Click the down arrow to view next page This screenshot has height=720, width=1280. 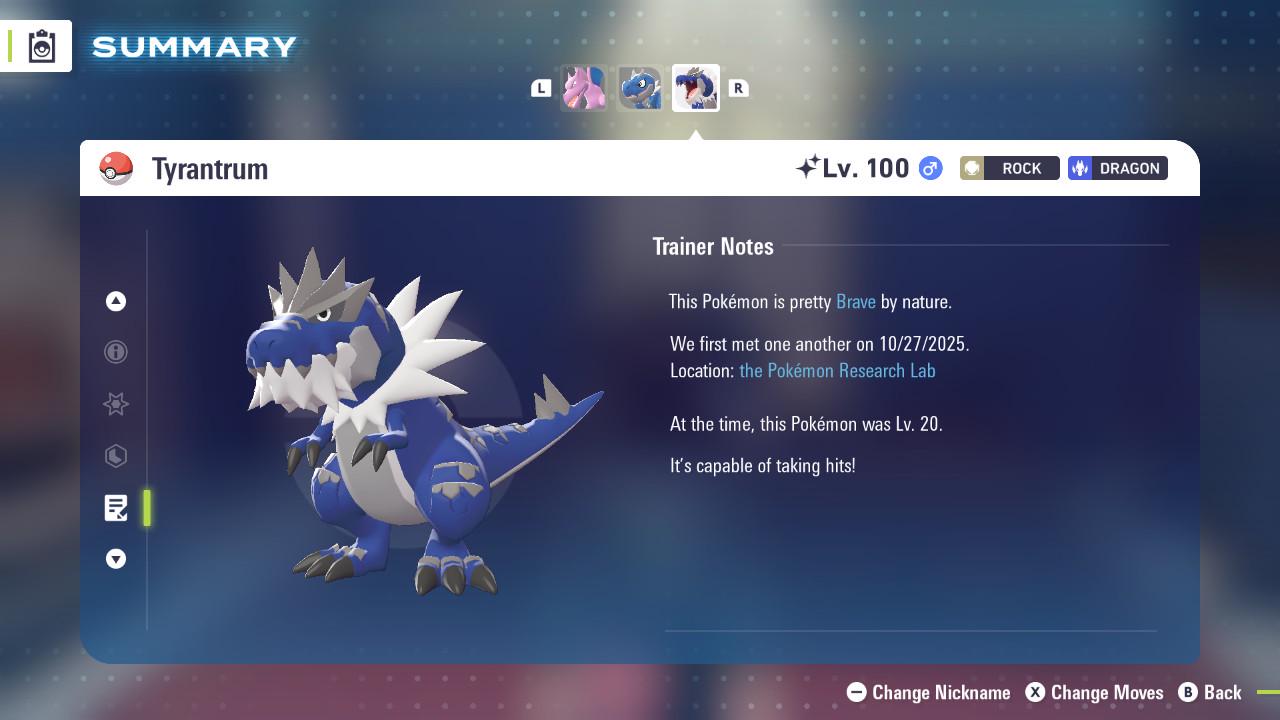point(115,559)
